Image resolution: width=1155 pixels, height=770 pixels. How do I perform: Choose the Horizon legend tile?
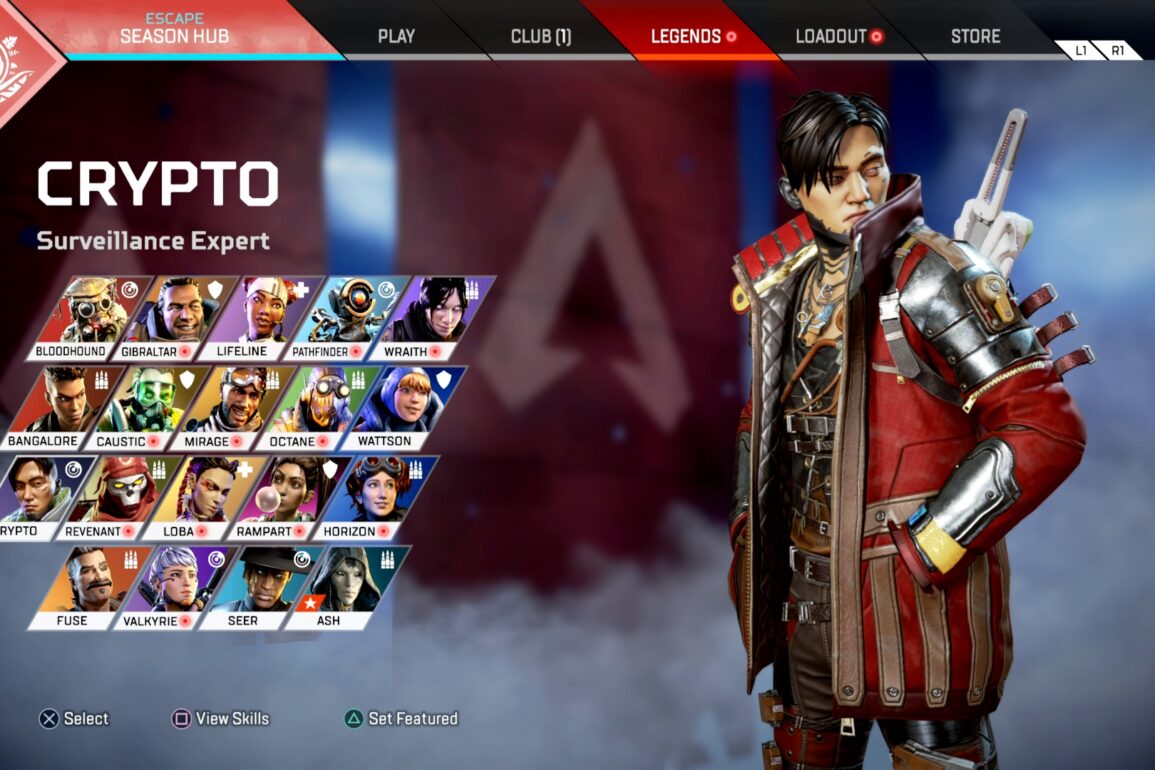375,497
